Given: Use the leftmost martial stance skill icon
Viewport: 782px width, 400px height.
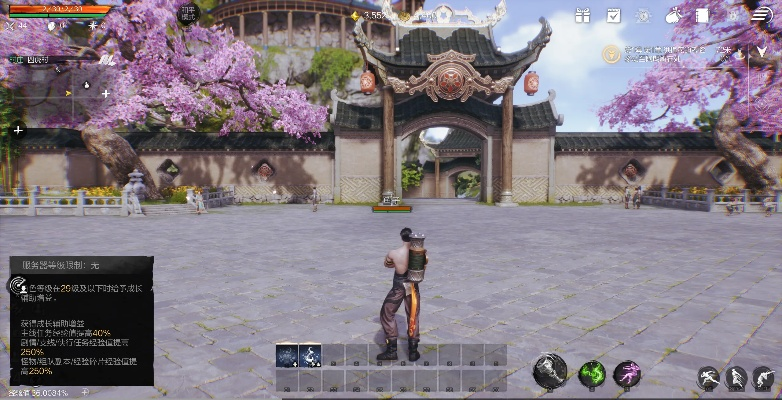Looking at the screenshot, I should [708, 378].
